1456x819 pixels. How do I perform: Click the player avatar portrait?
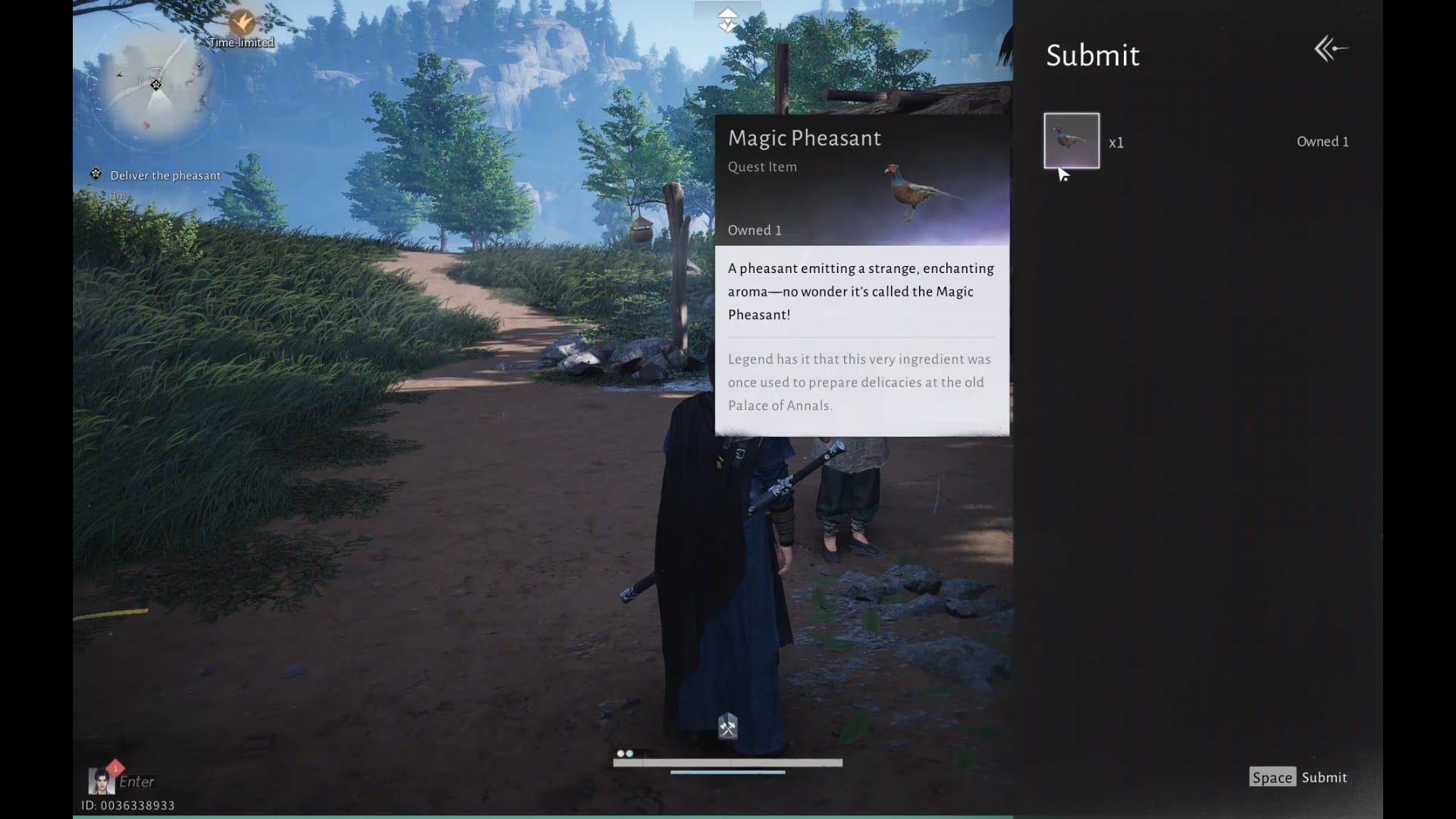tap(100, 780)
